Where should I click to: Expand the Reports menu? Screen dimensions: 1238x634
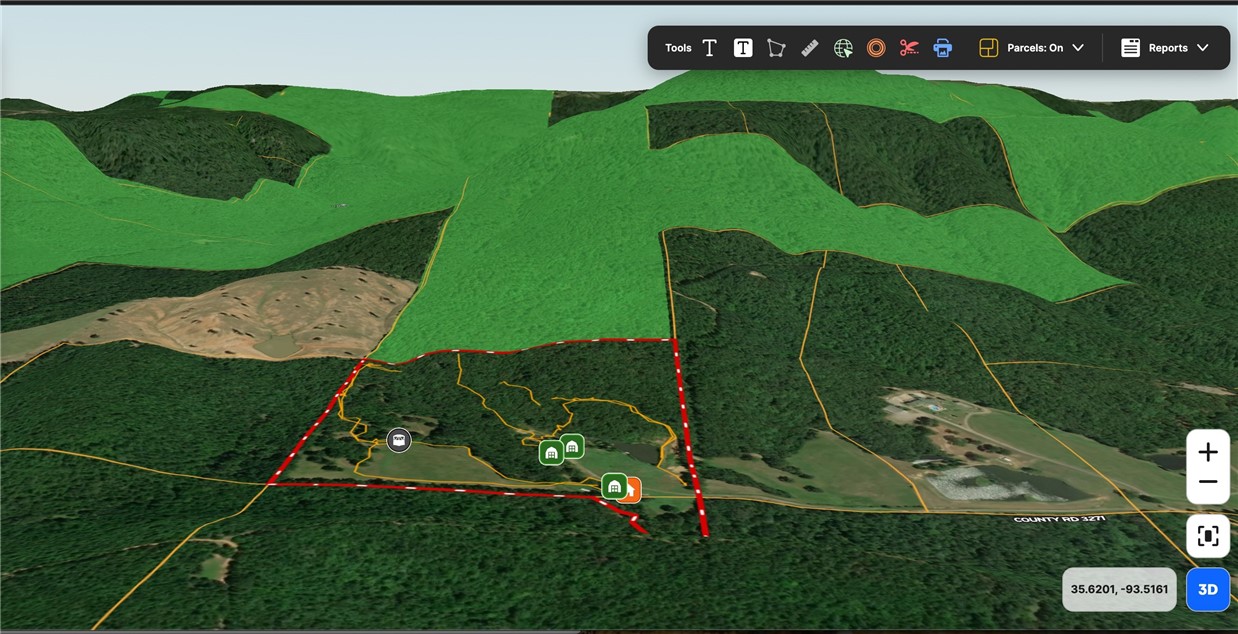point(1165,48)
